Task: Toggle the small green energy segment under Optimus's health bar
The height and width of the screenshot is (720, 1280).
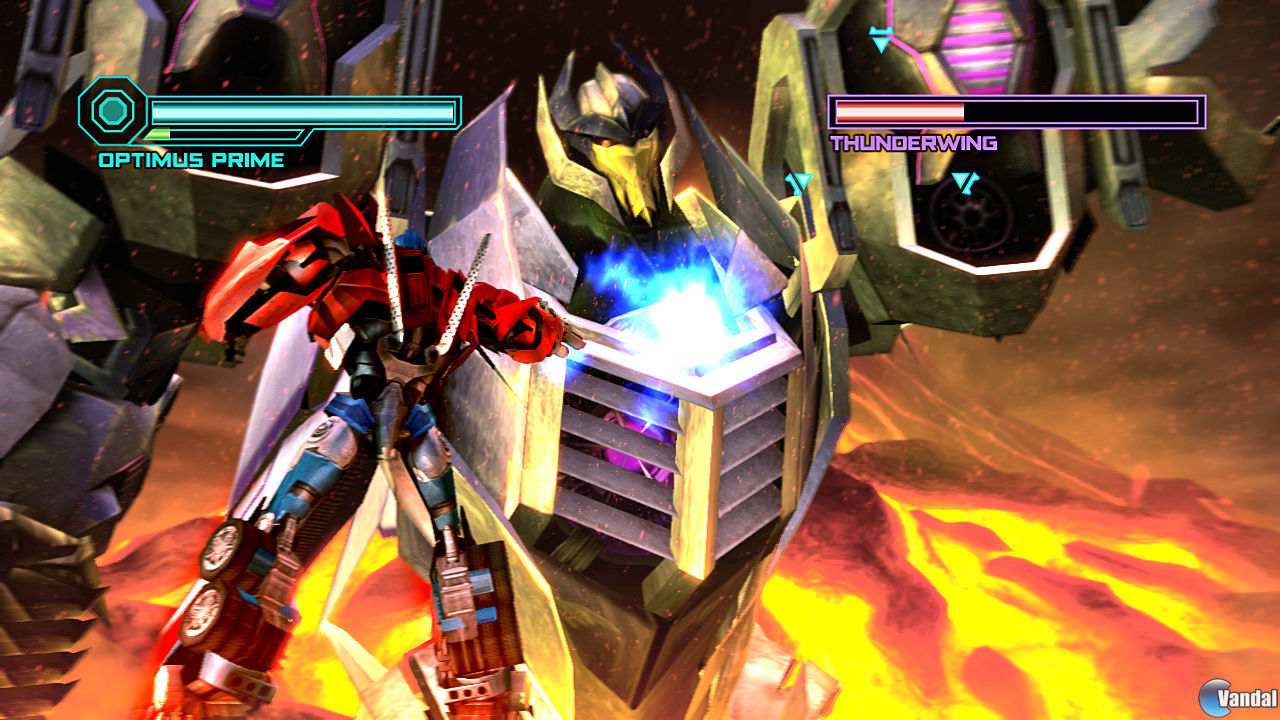Action: (x=160, y=134)
